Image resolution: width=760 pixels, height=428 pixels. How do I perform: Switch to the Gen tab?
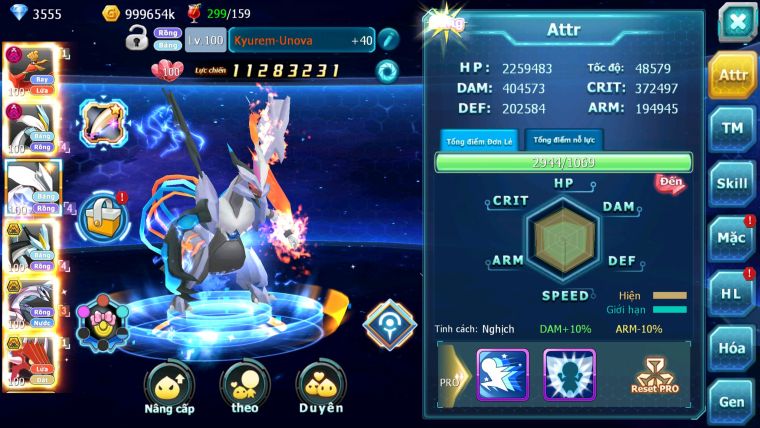point(733,401)
